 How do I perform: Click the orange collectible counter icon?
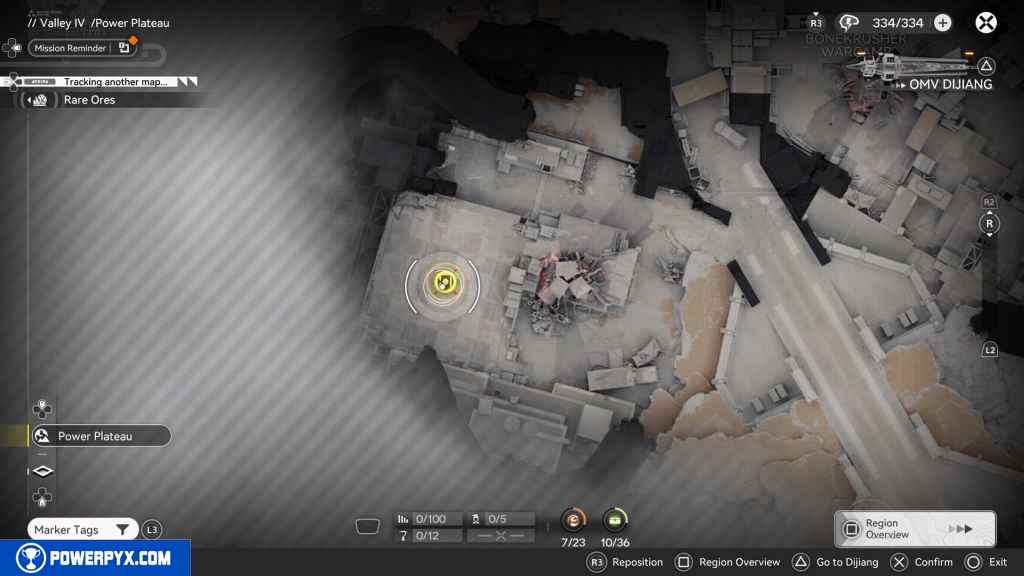point(574,520)
